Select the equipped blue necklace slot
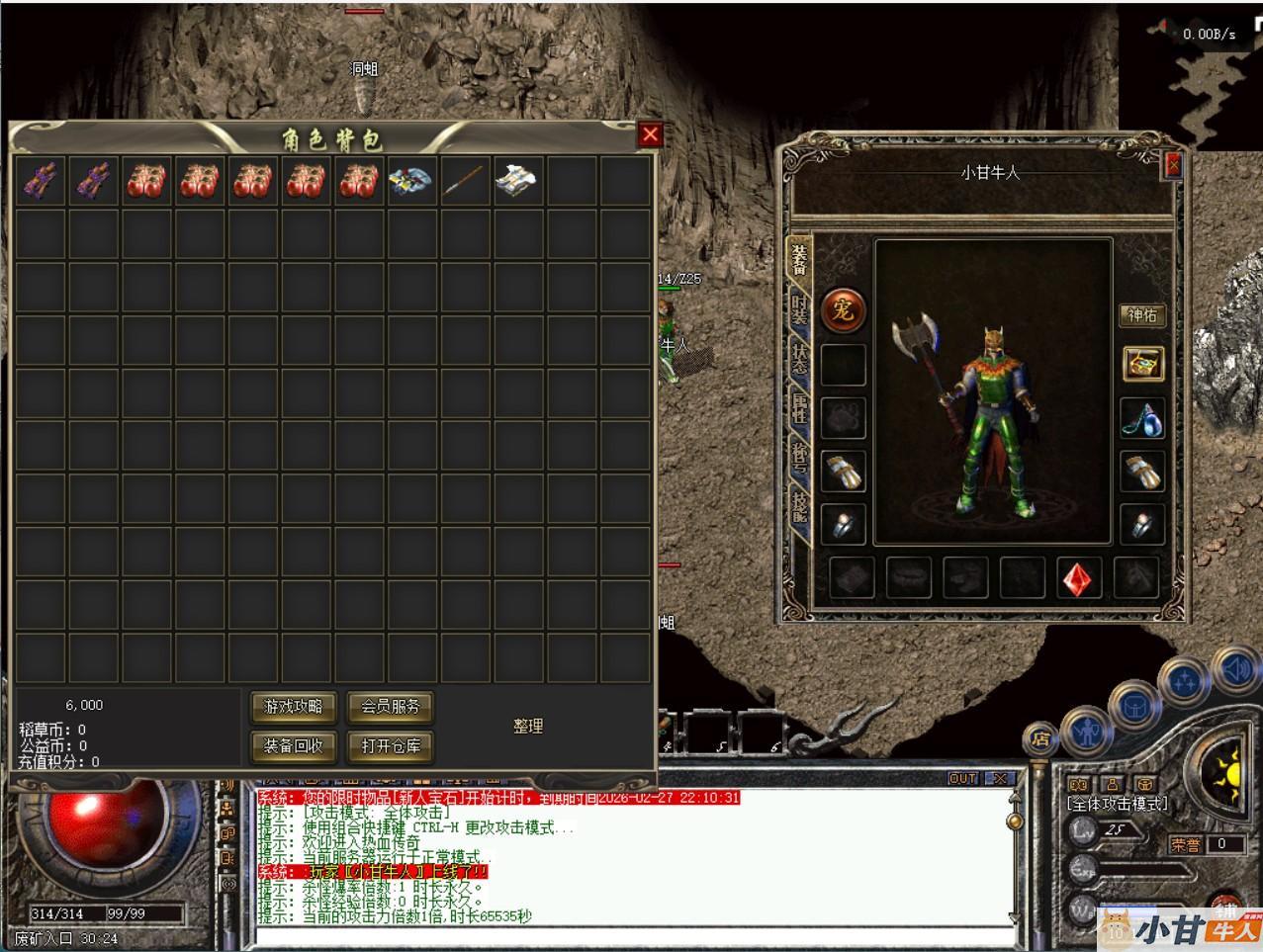 point(1142,418)
